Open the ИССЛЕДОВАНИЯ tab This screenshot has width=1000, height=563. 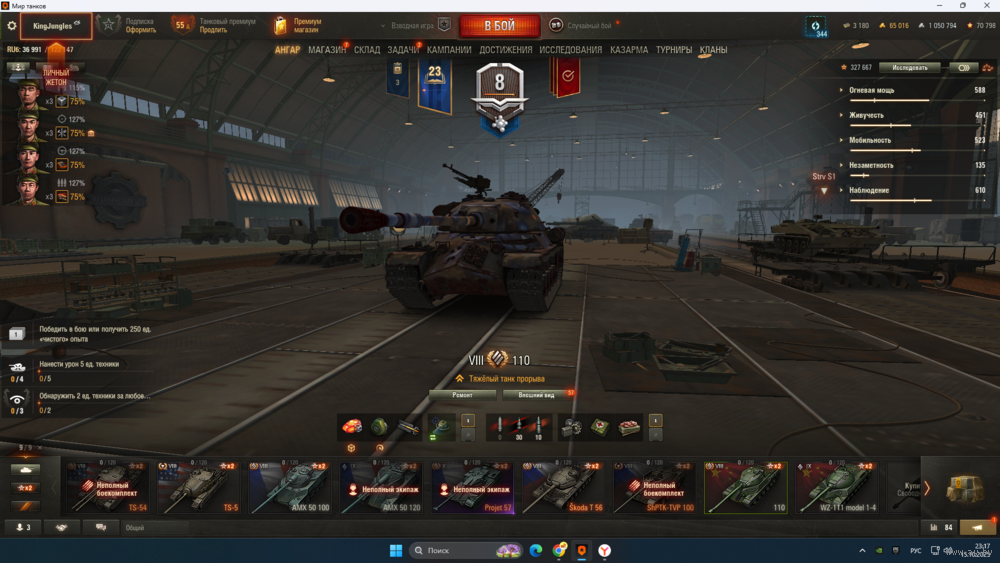click(571, 50)
